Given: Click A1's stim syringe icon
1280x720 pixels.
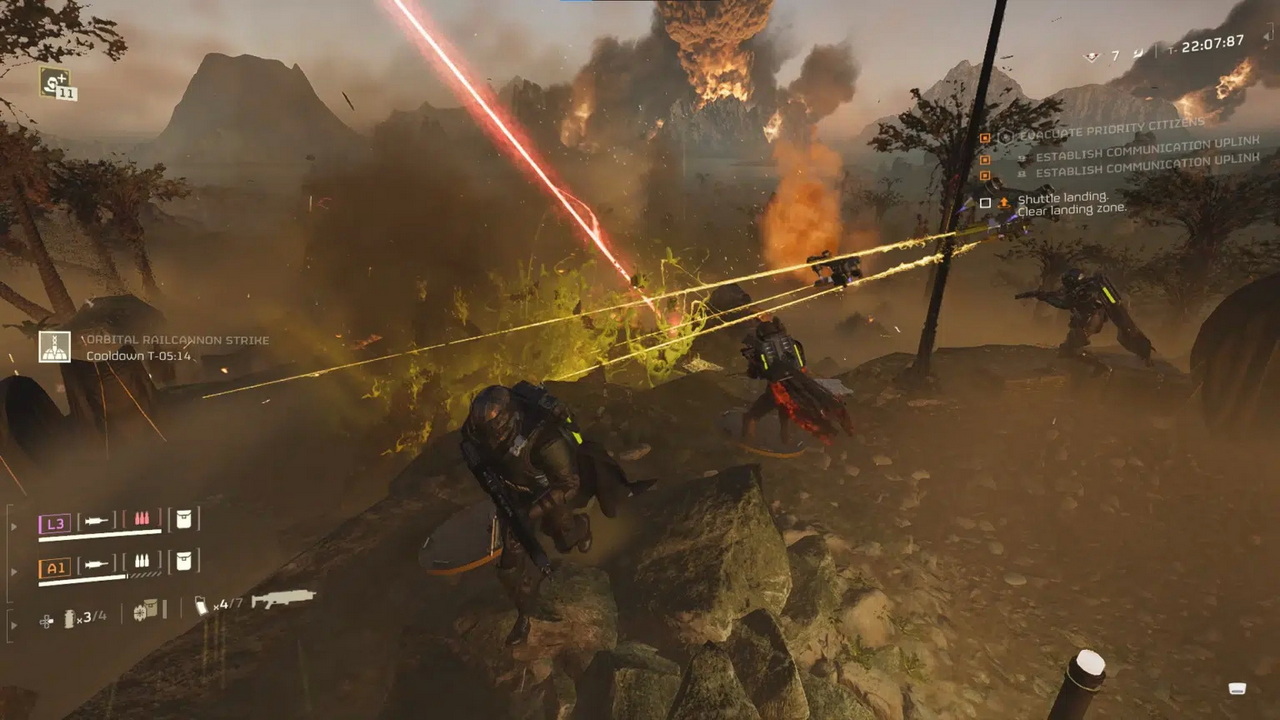Looking at the screenshot, I should click(x=97, y=564).
